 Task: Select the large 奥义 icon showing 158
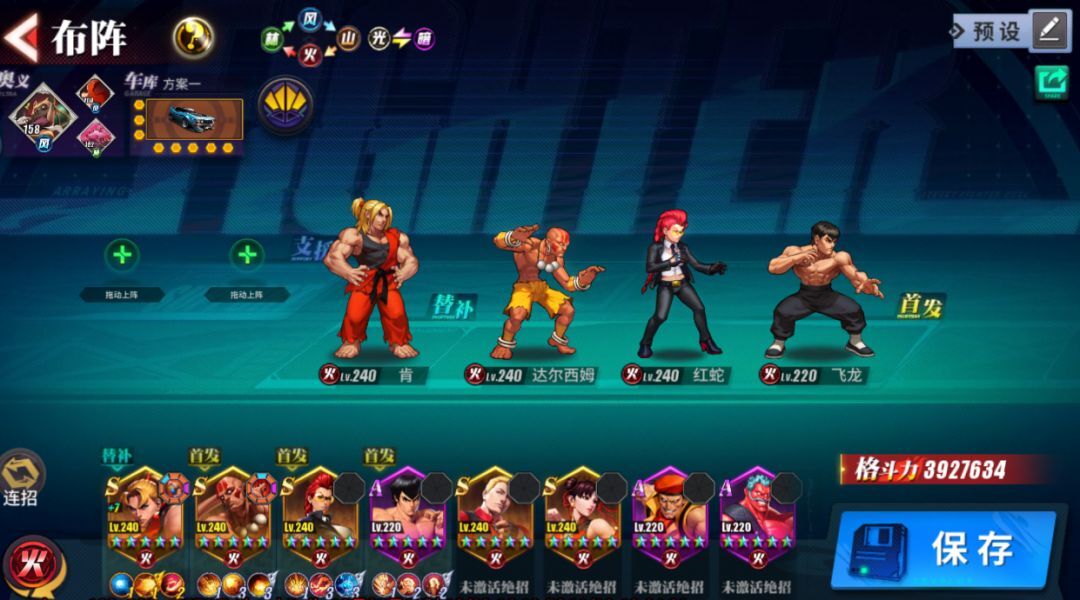(x=43, y=117)
